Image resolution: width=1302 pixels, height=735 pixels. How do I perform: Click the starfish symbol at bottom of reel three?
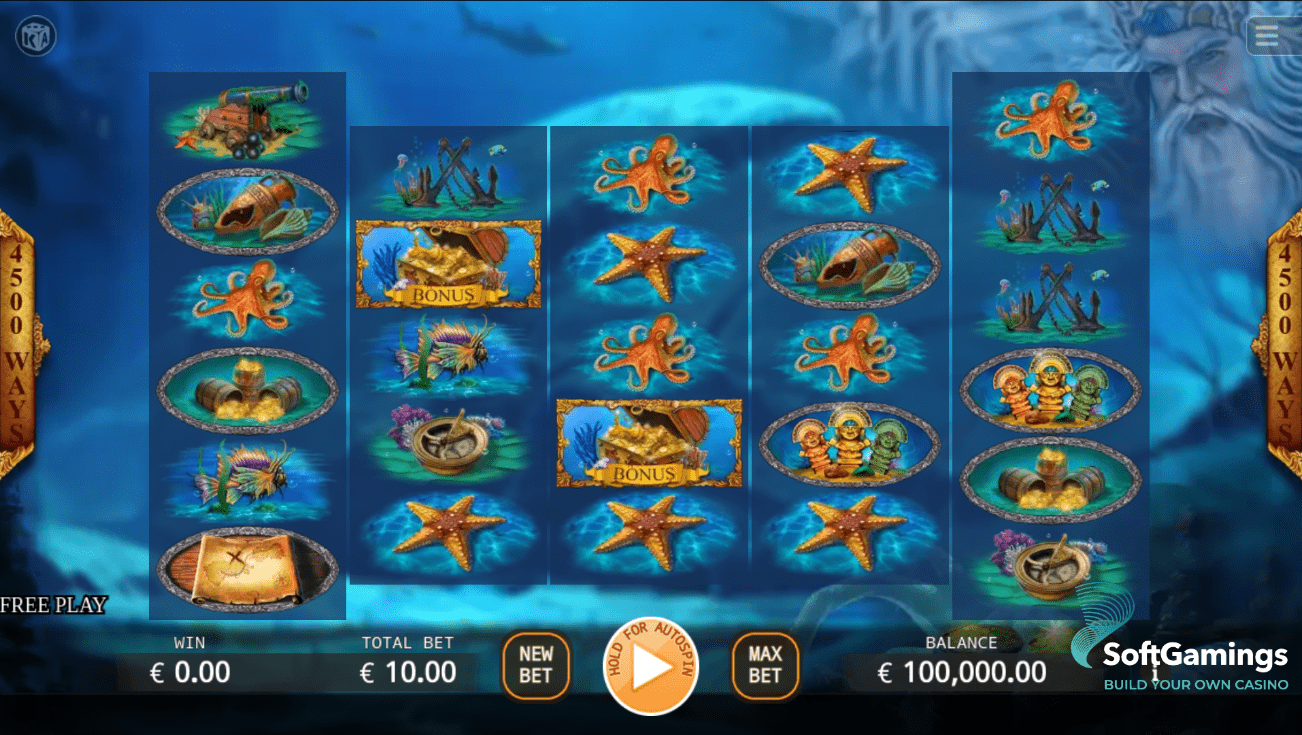pyautogui.click(x=648, y=530)
